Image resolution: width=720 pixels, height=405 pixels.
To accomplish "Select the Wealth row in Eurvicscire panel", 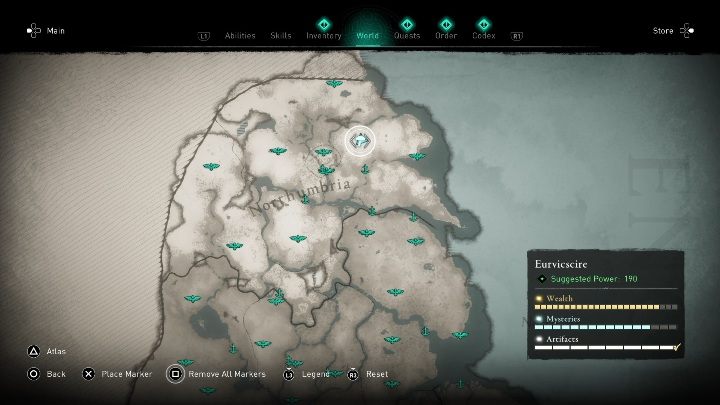I will (x=606, y=301).
